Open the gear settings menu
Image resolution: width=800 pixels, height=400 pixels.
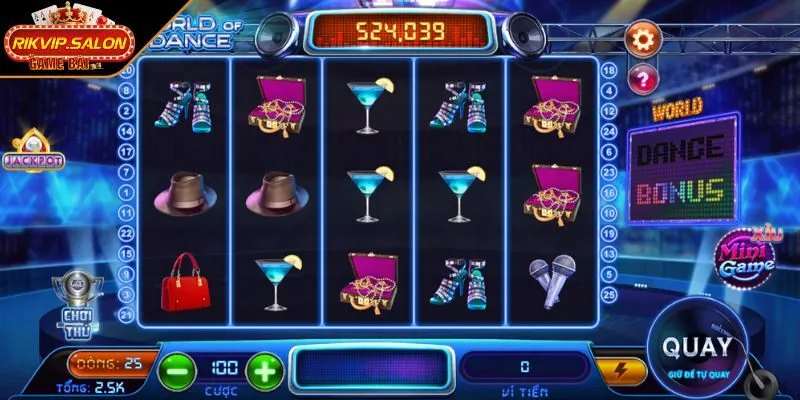pyautogui.click(x=644, y=39)
